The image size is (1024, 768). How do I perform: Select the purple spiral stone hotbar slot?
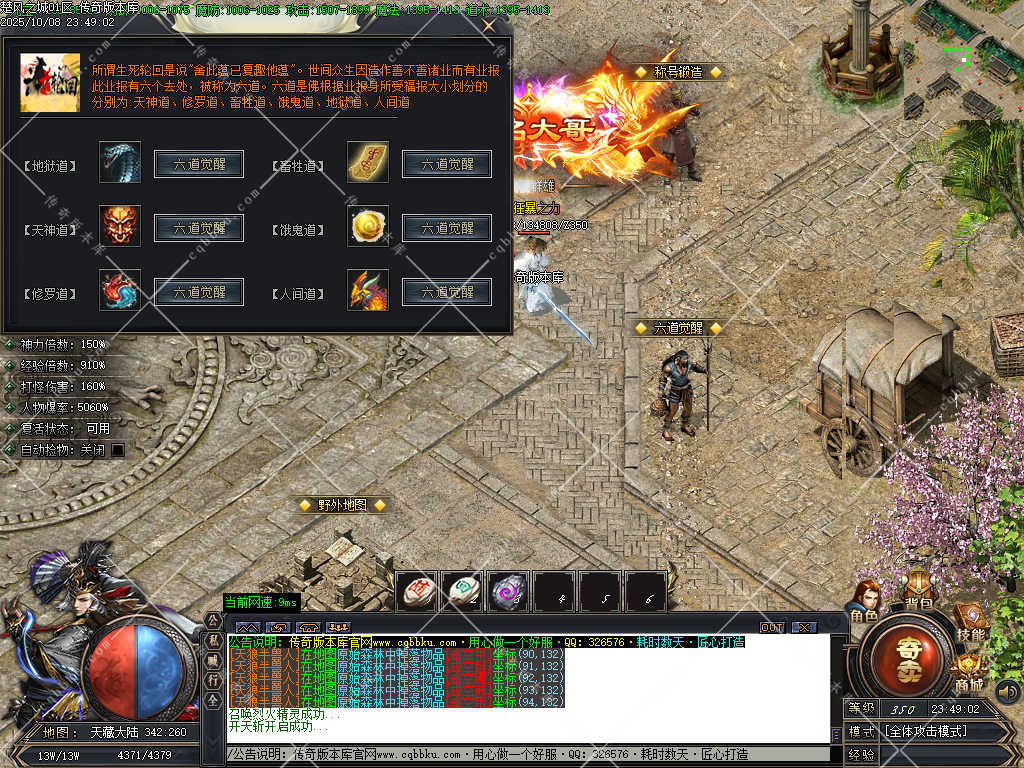click(x=508, y=591)
